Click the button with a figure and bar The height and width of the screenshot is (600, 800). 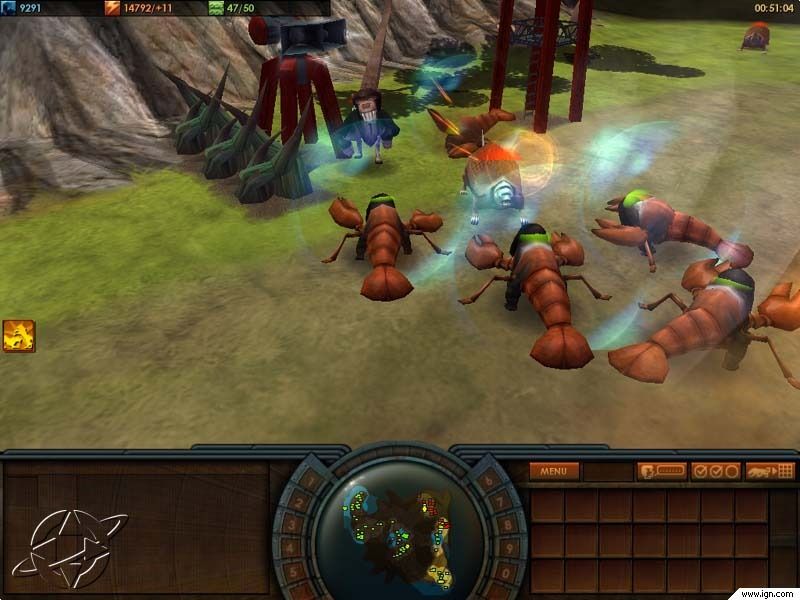(662, 471)
